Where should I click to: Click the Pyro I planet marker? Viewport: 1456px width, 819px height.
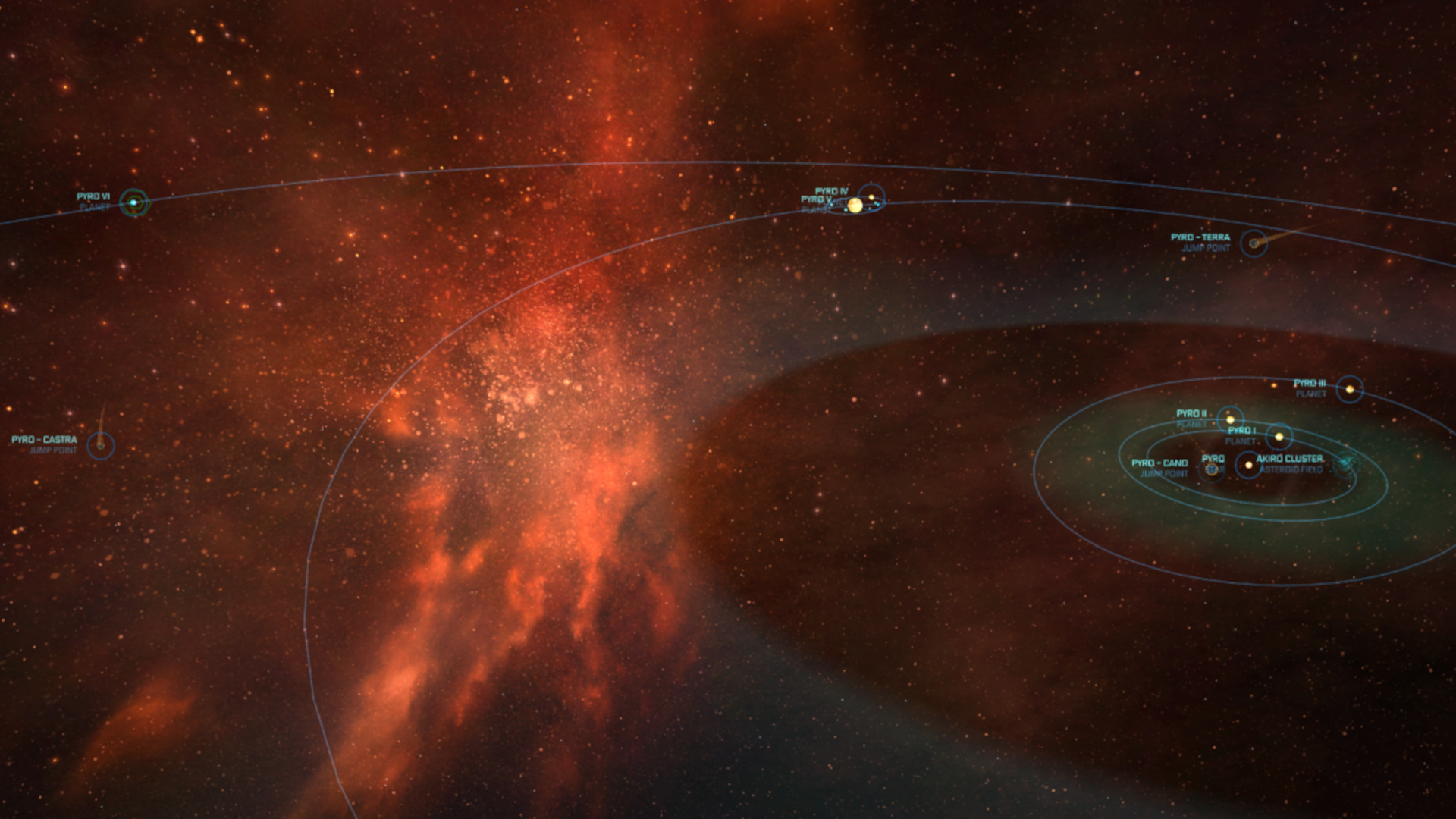1279,437
